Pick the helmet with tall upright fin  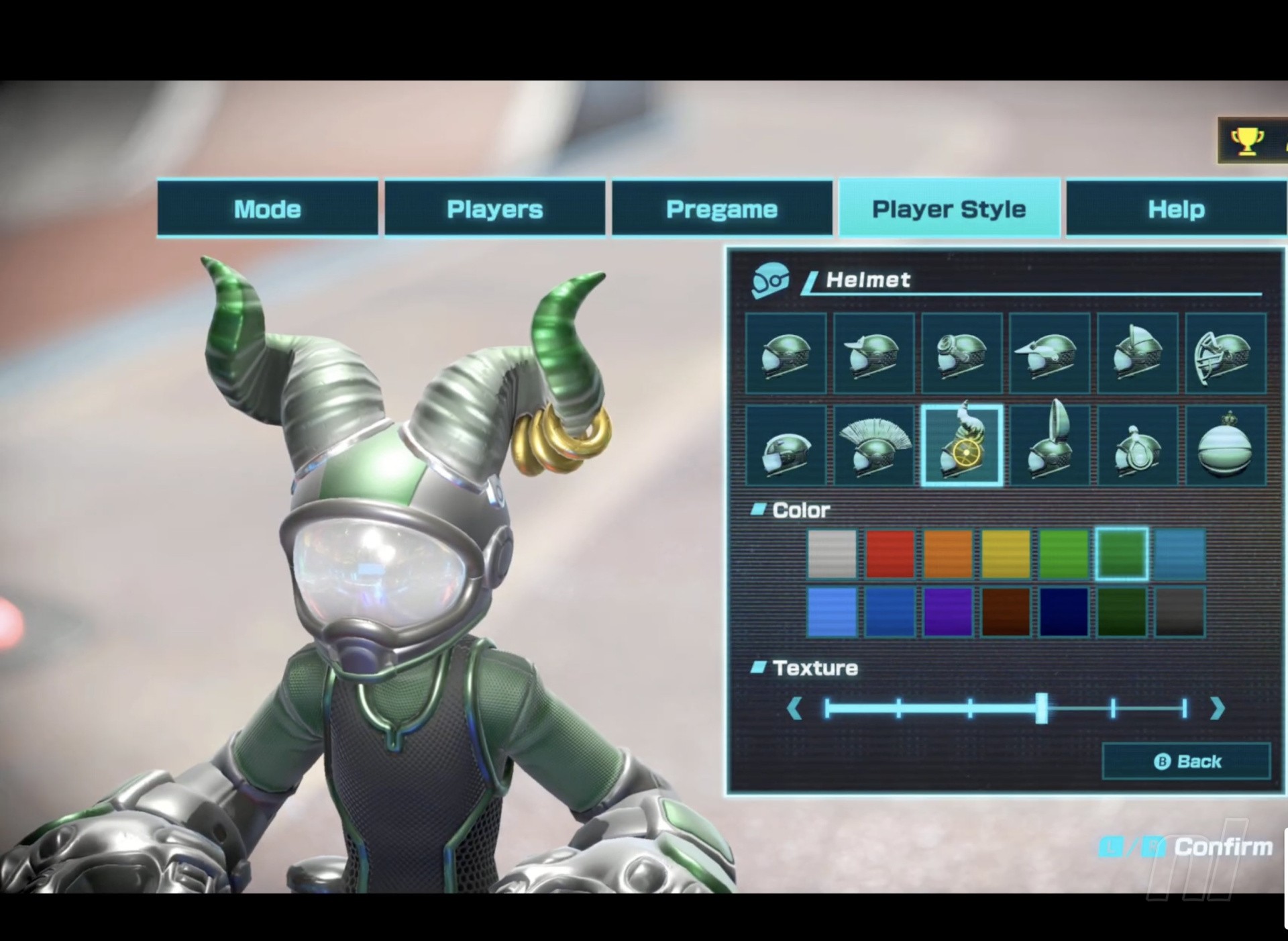click(x=1049, y=445)
